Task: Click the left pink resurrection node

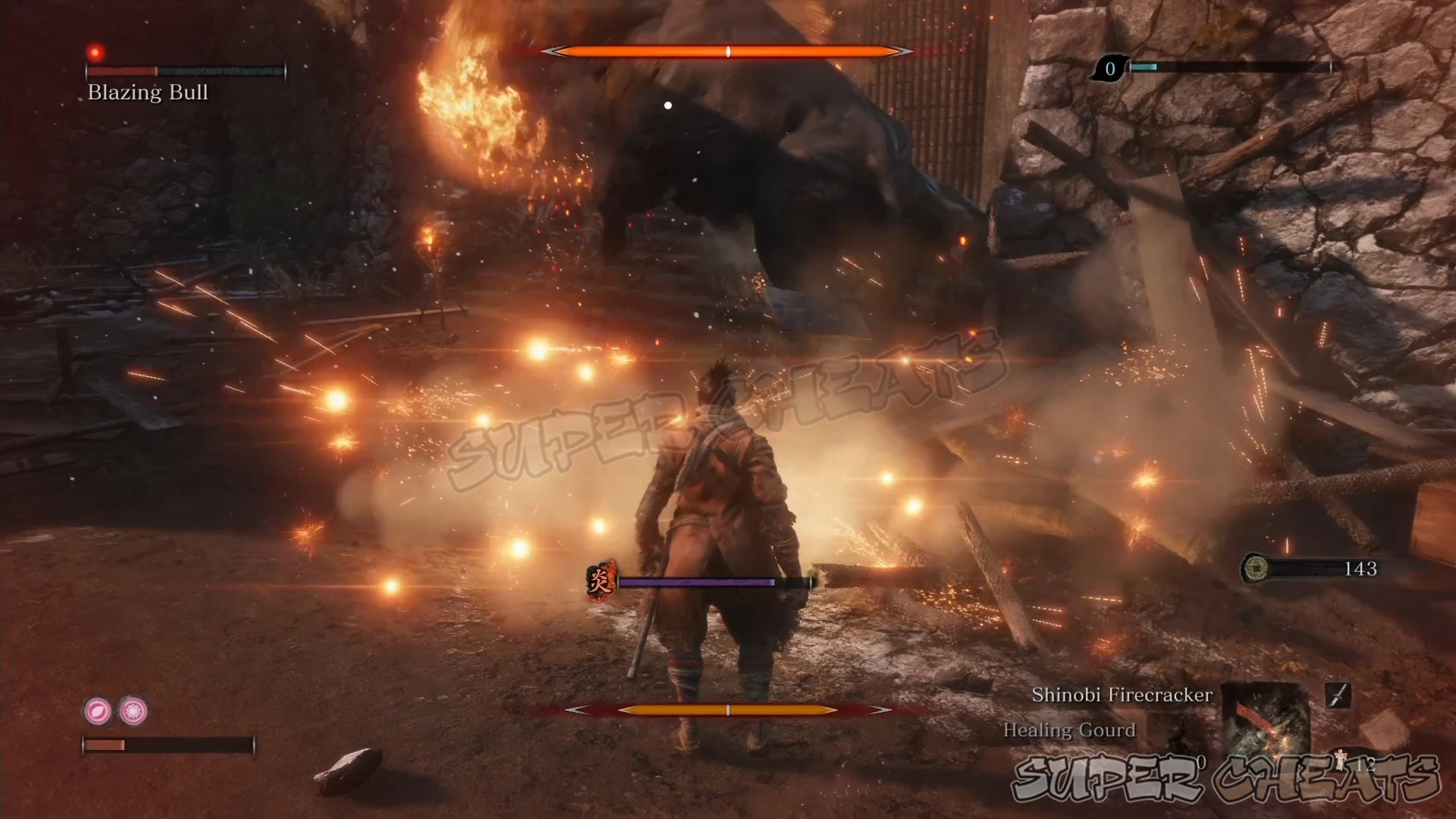Action: pyautogui.click(x=97, y=711)
